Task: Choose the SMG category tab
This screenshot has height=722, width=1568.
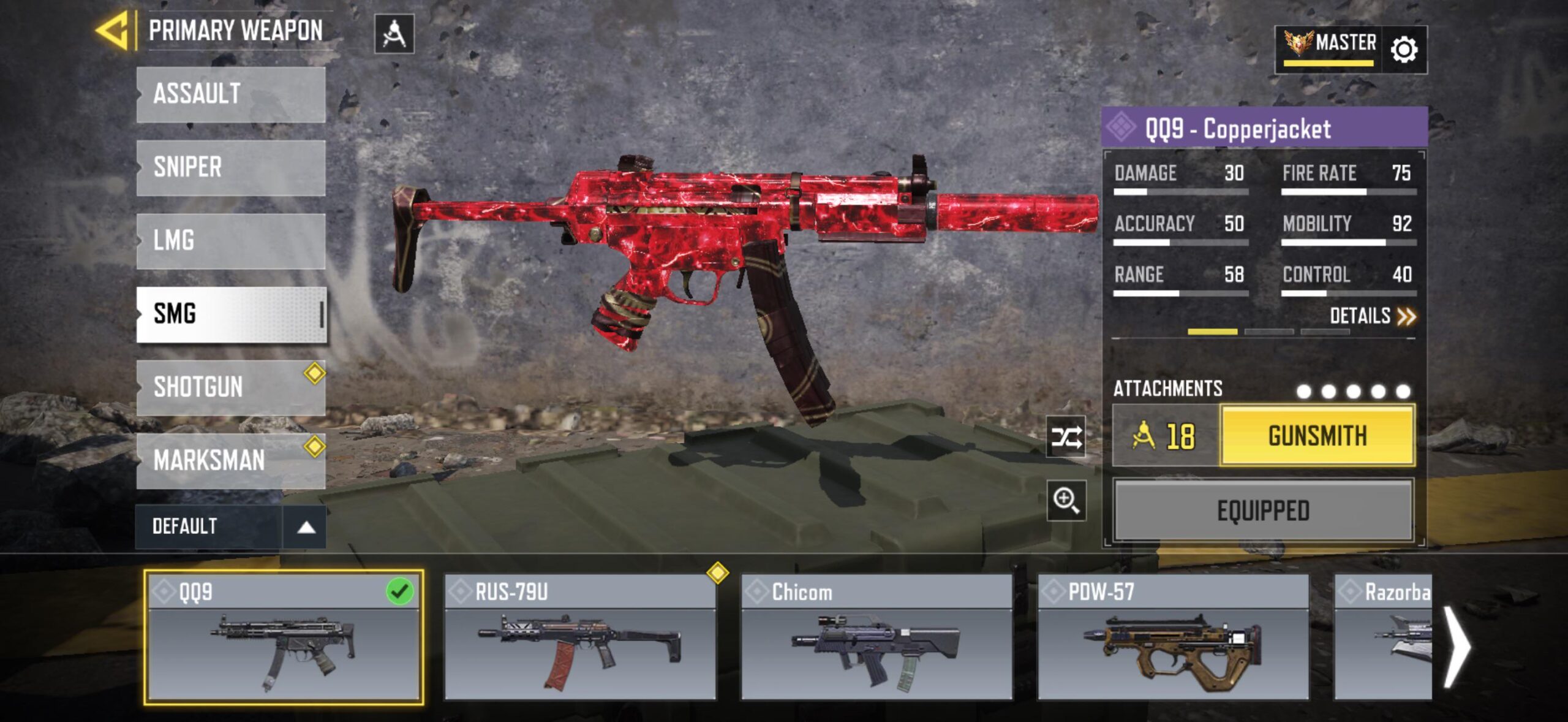Action: click(231, 314)
